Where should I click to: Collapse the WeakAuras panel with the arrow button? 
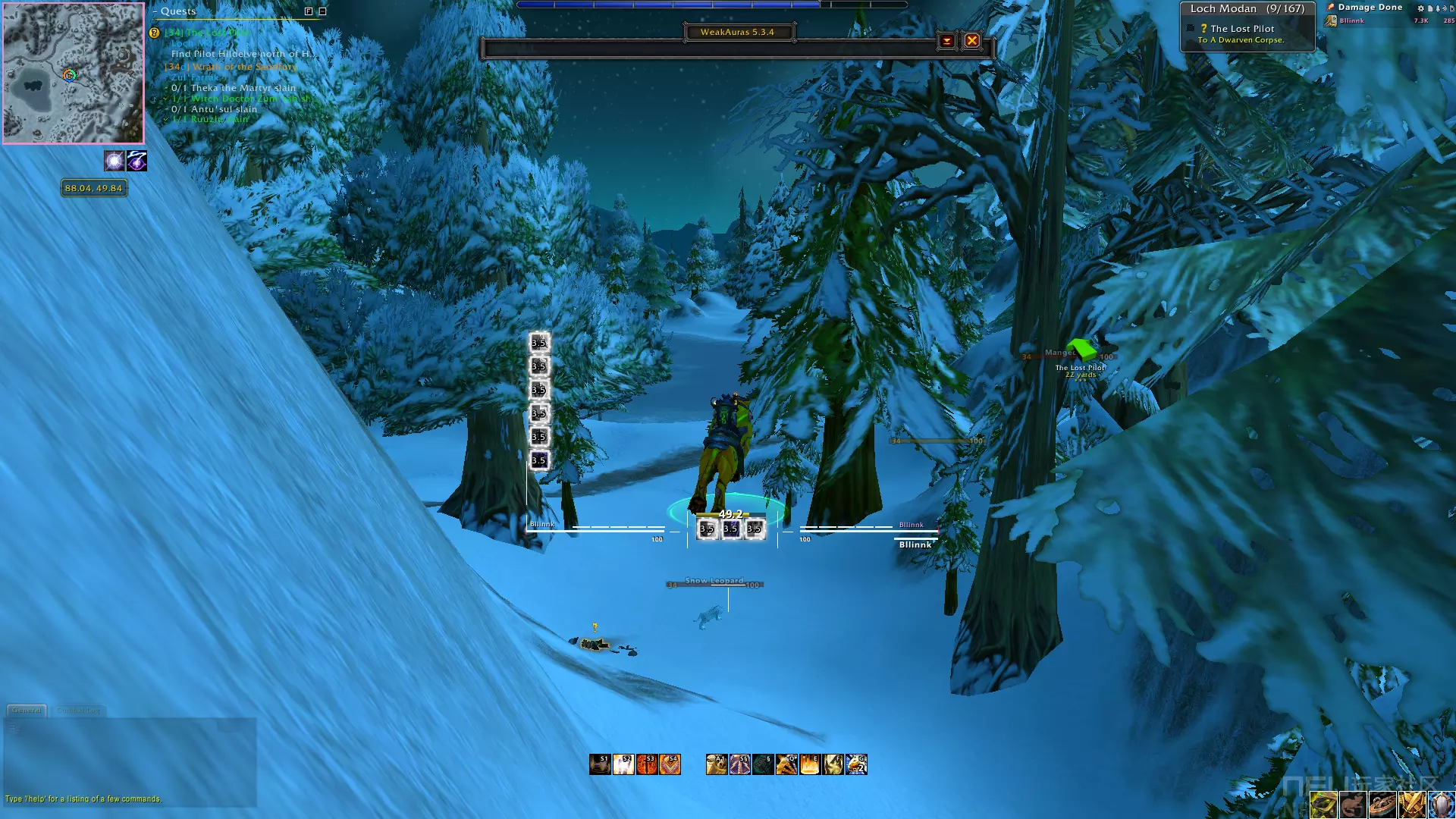click(946, 41)
